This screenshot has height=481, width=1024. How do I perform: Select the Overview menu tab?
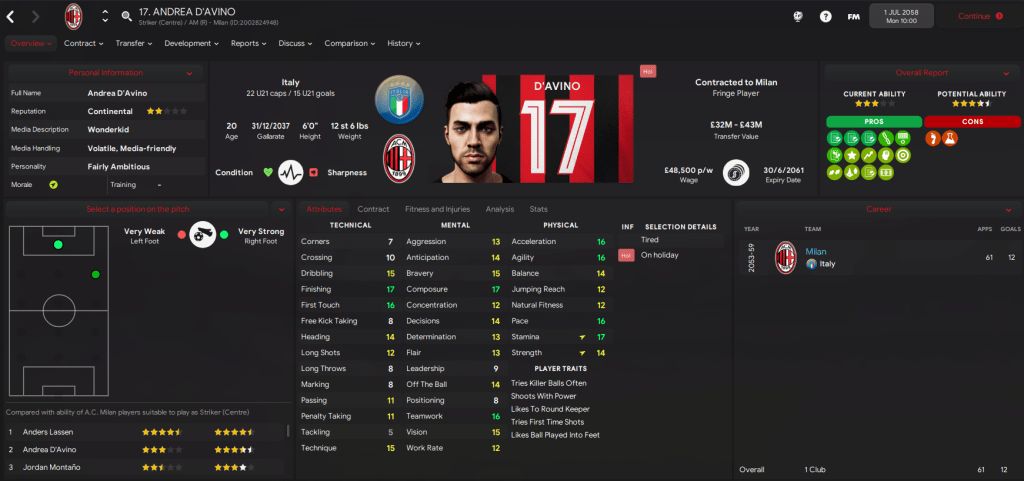click(29, 44)
